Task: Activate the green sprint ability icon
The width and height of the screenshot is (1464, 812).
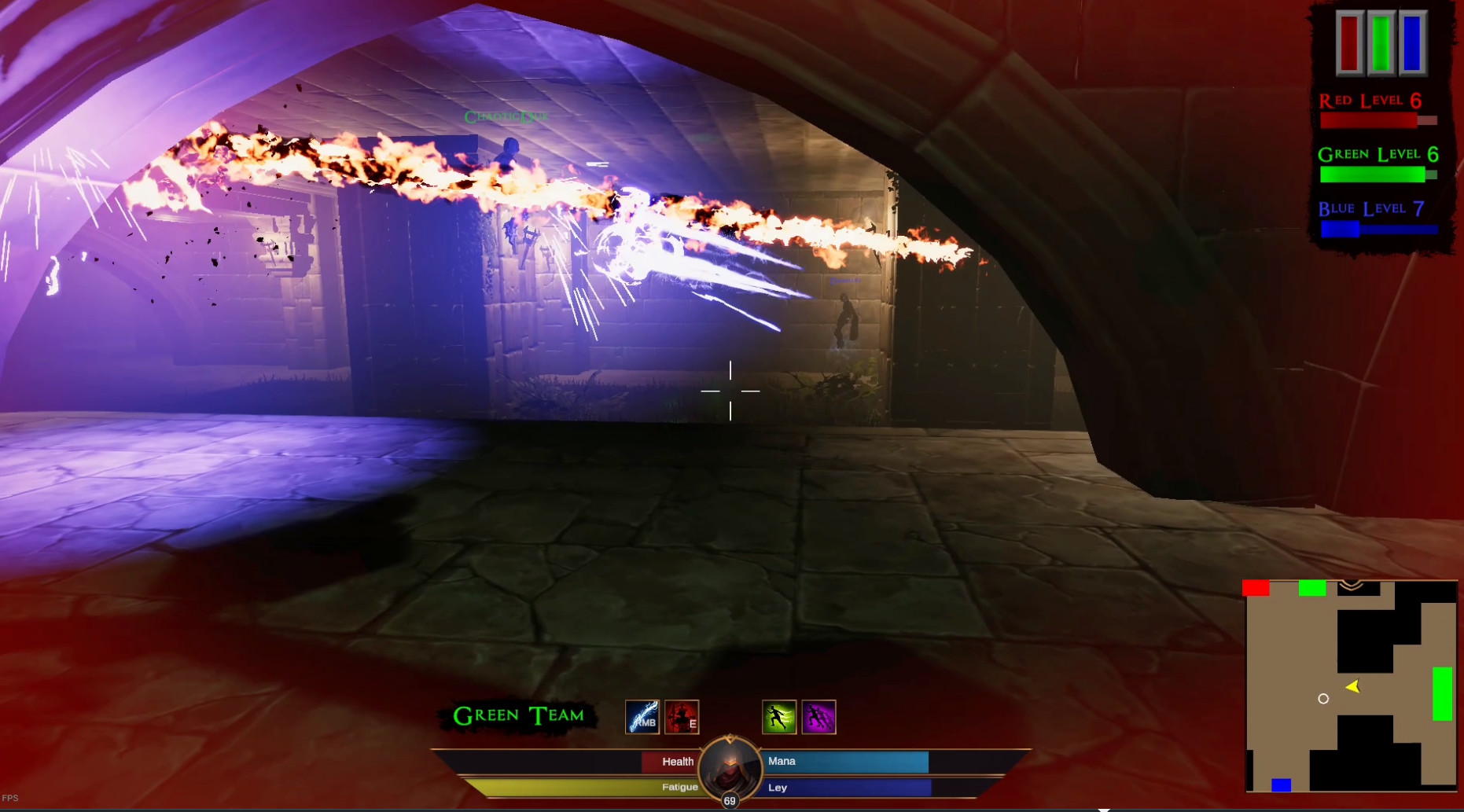Action: [778, 716]
